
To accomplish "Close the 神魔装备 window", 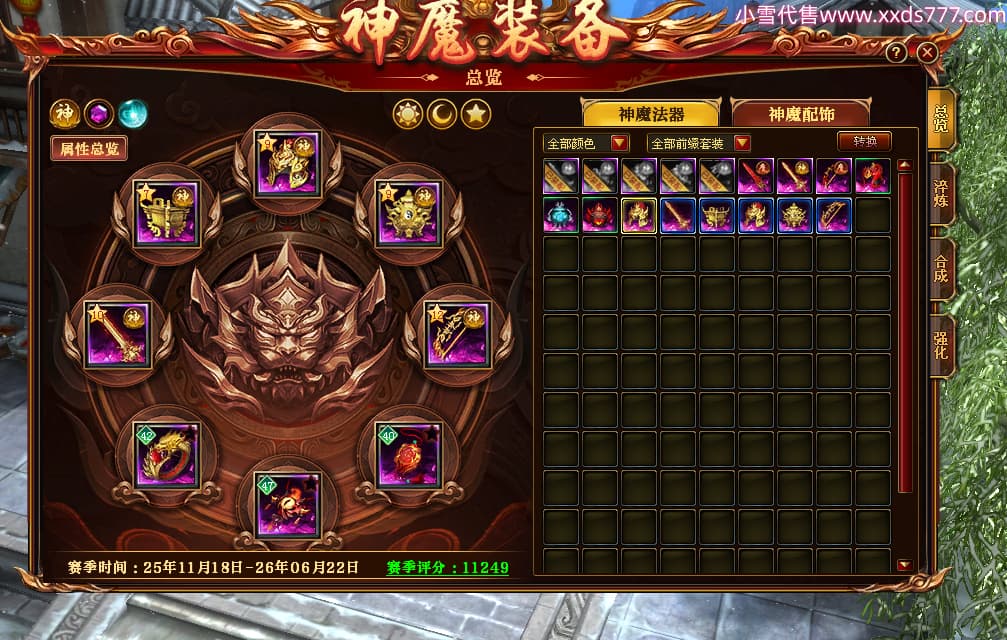I will pos(927,53).
